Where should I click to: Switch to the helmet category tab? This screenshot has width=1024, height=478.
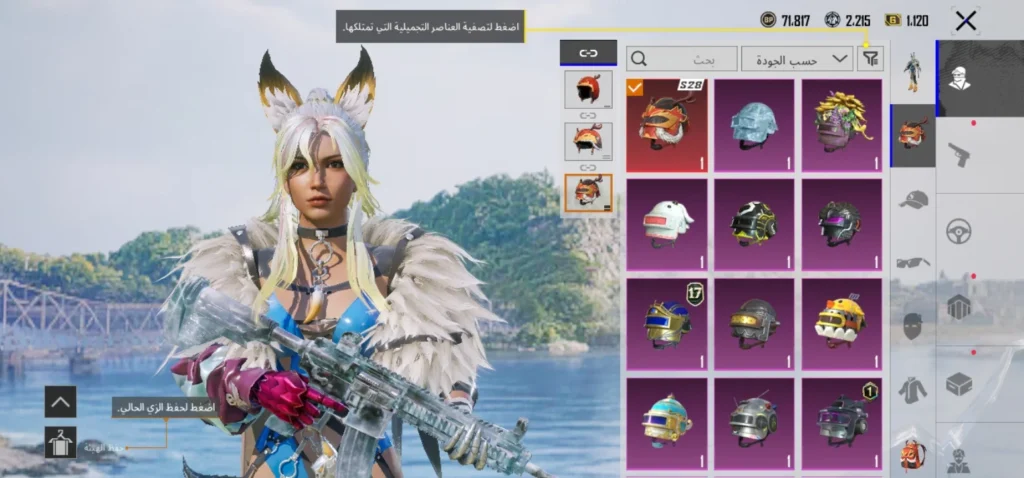point(912,134)
